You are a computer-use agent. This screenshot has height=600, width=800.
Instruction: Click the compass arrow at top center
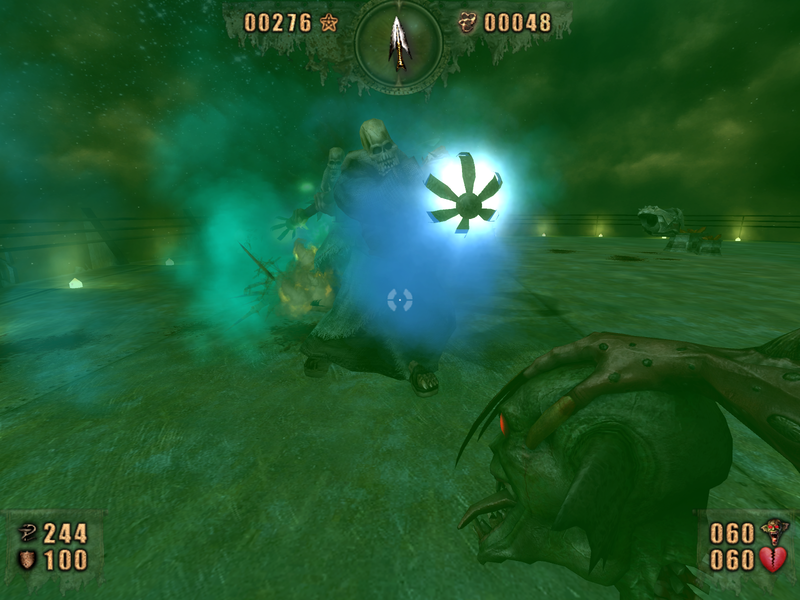click(x=399, y=41)
